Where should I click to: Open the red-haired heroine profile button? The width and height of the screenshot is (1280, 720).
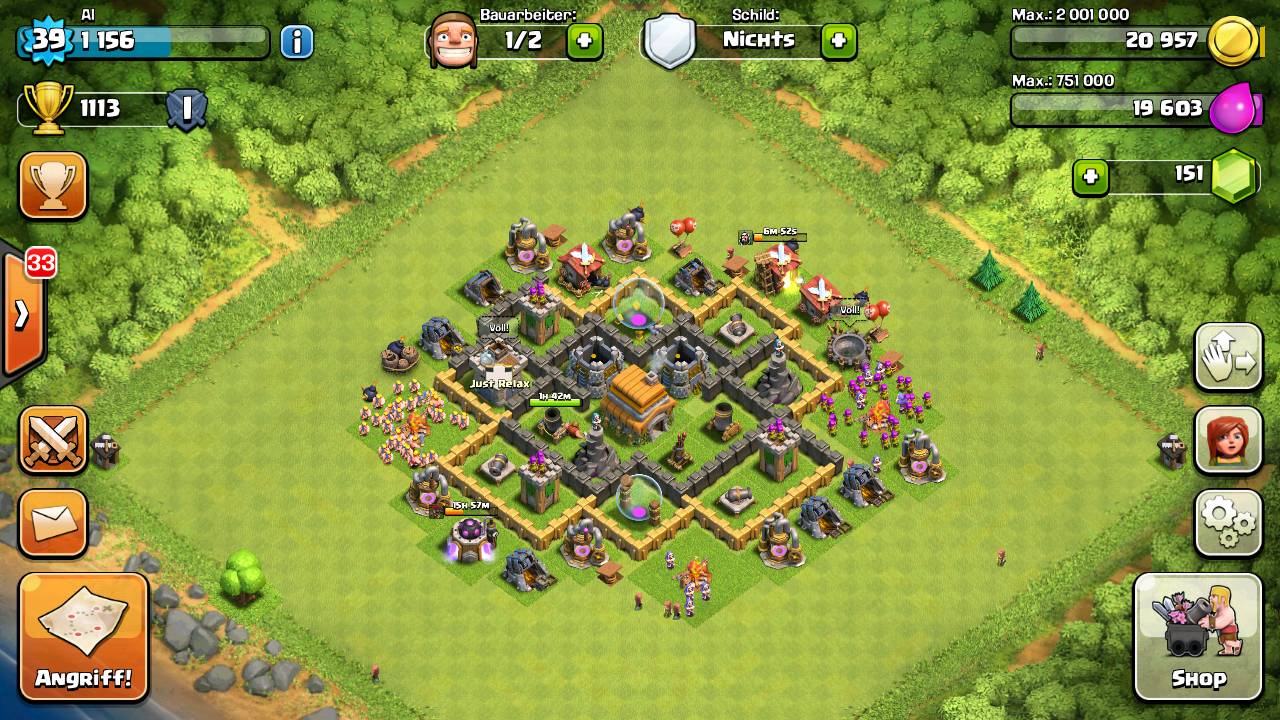tap(1228, 440)
